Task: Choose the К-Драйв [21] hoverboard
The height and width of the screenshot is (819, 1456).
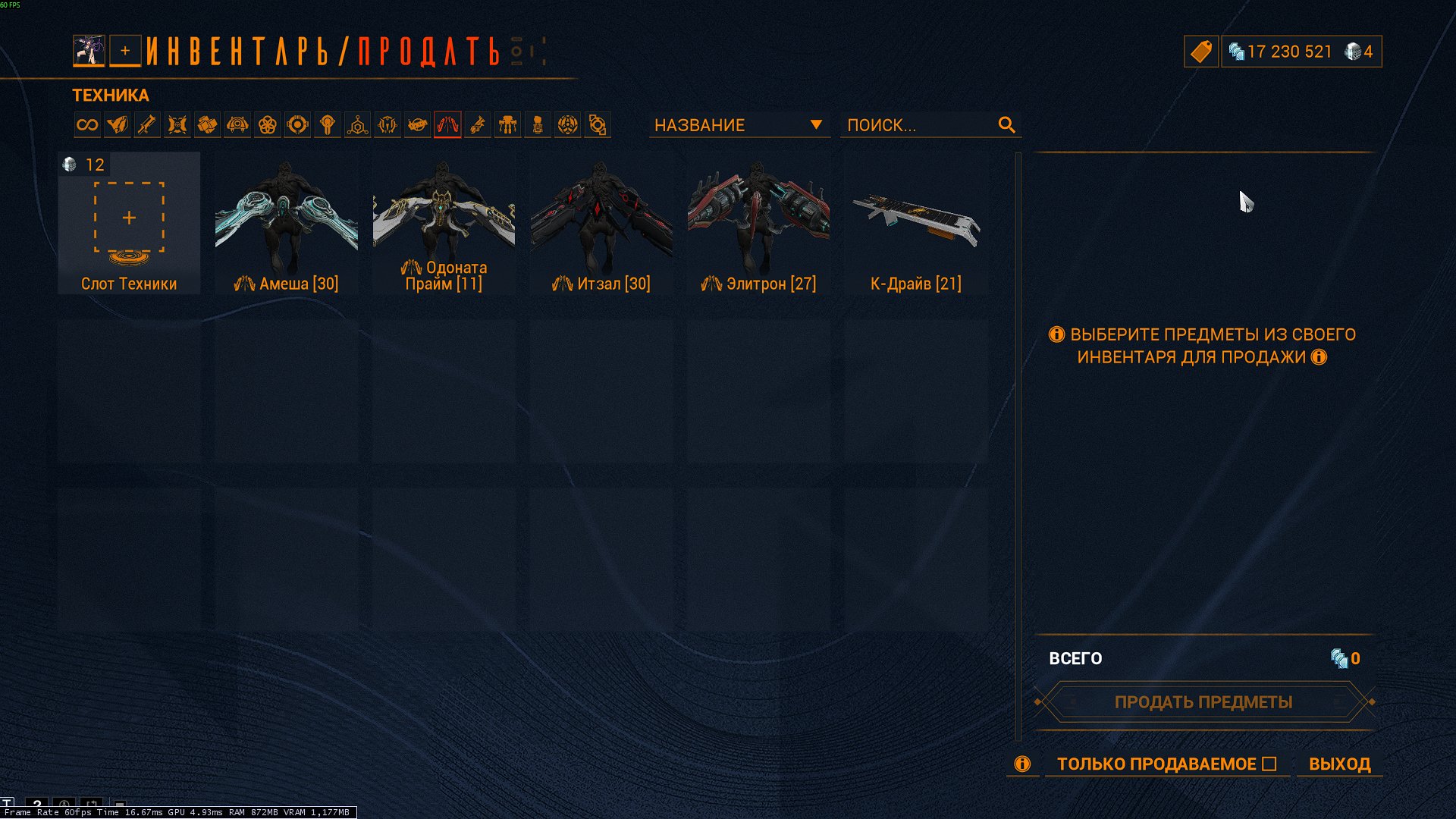Action: [x=915, y=224]
